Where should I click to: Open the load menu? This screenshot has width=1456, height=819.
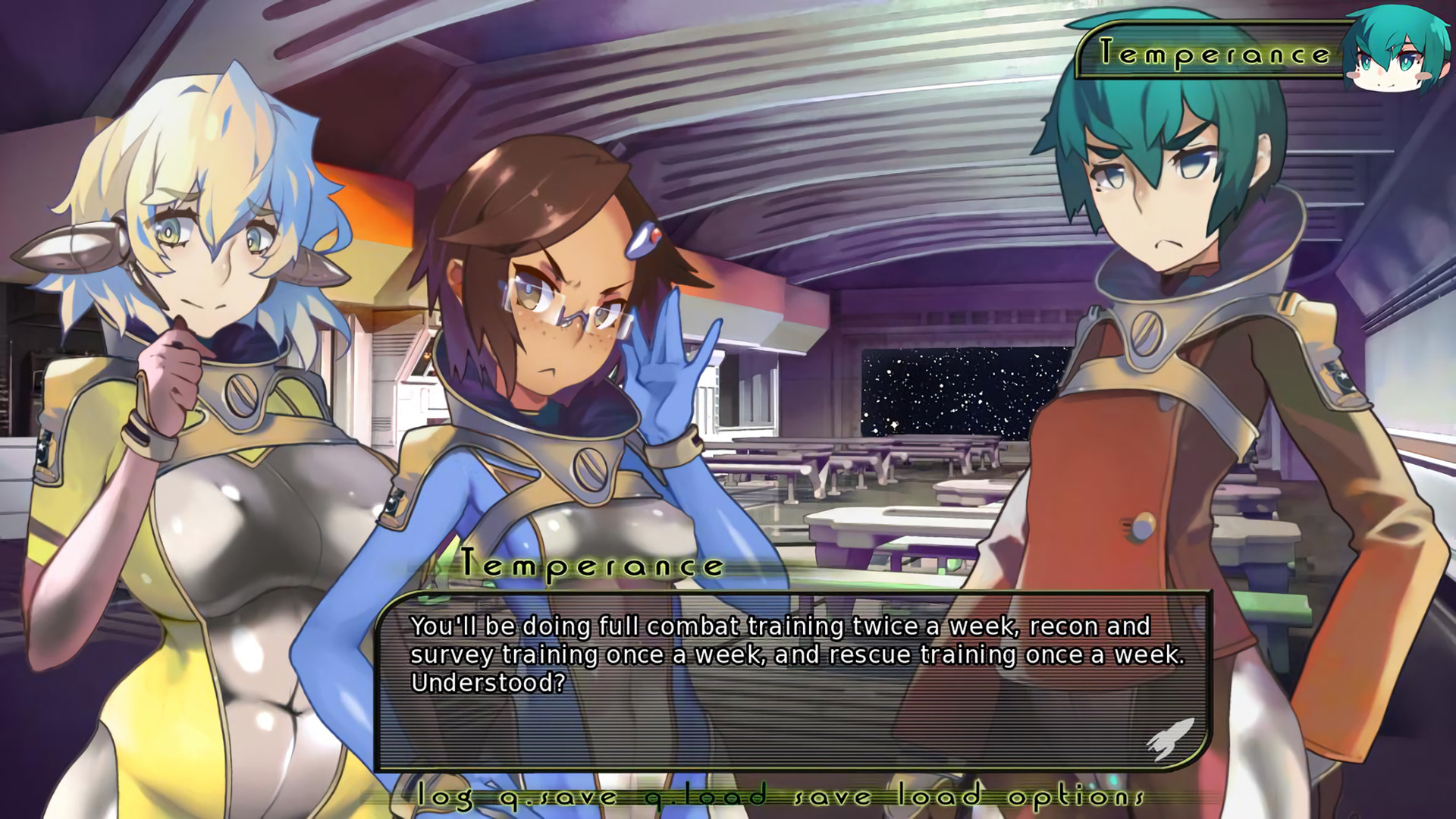pos(940,795)
